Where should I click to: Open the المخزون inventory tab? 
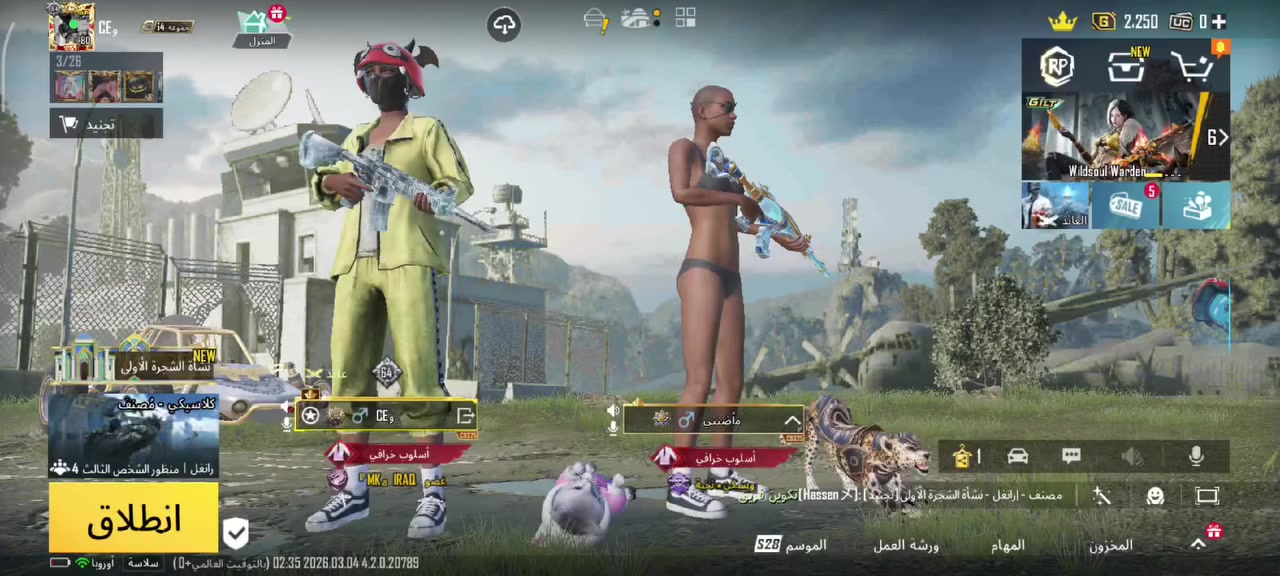[x=1110, y=545]
